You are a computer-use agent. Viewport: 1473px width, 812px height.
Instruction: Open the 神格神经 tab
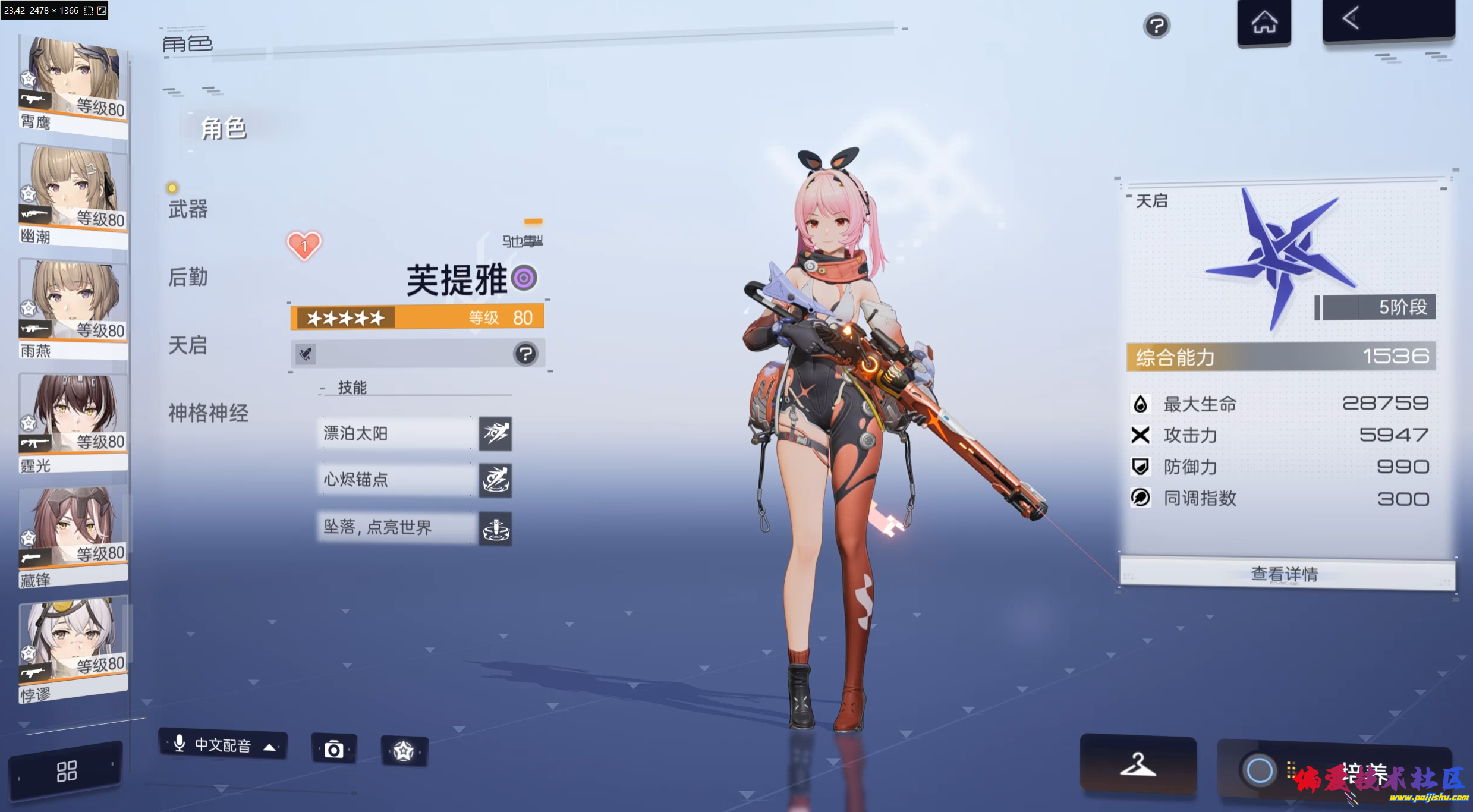208,413
